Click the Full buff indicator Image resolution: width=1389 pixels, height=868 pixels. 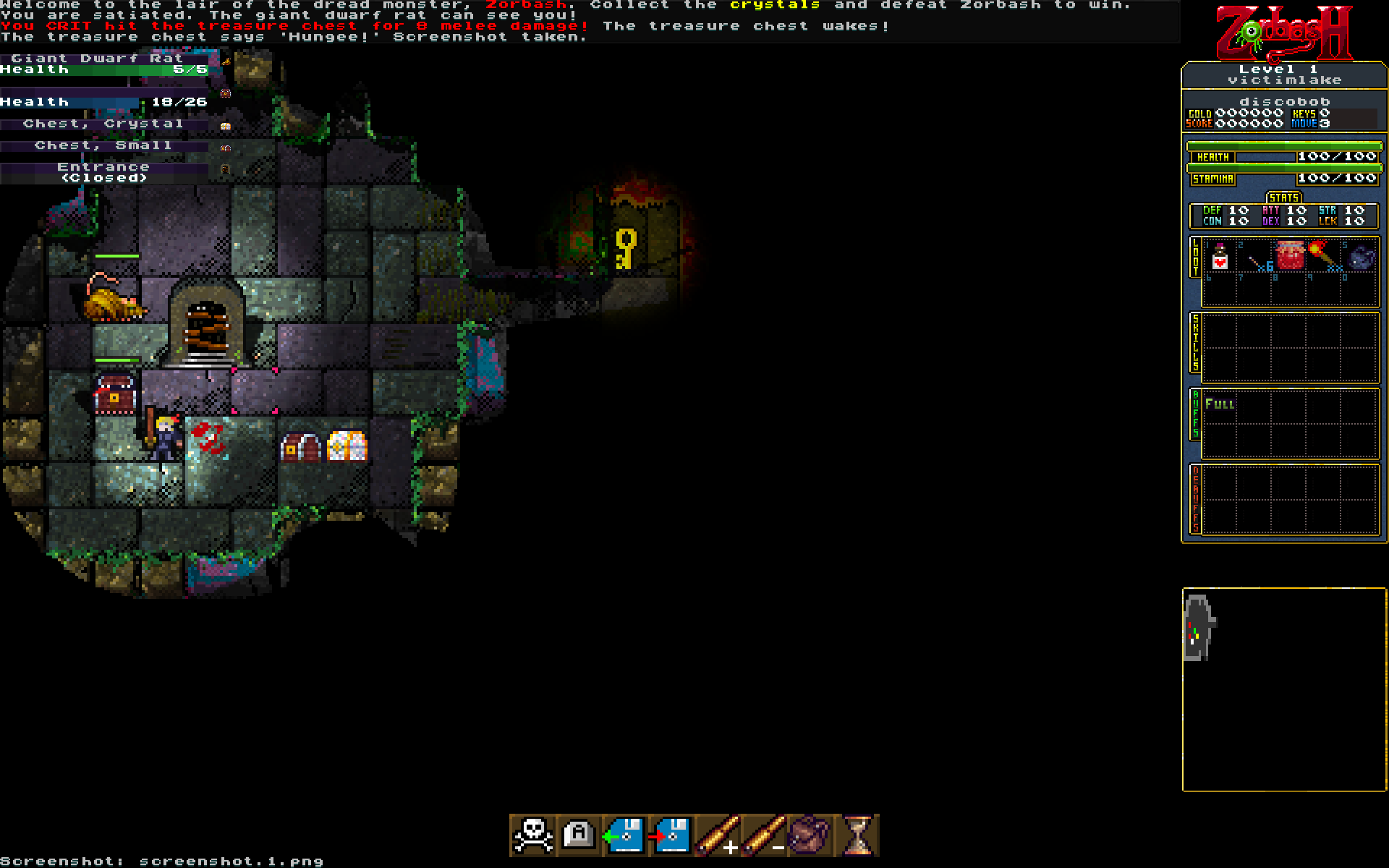point(1220,404)
